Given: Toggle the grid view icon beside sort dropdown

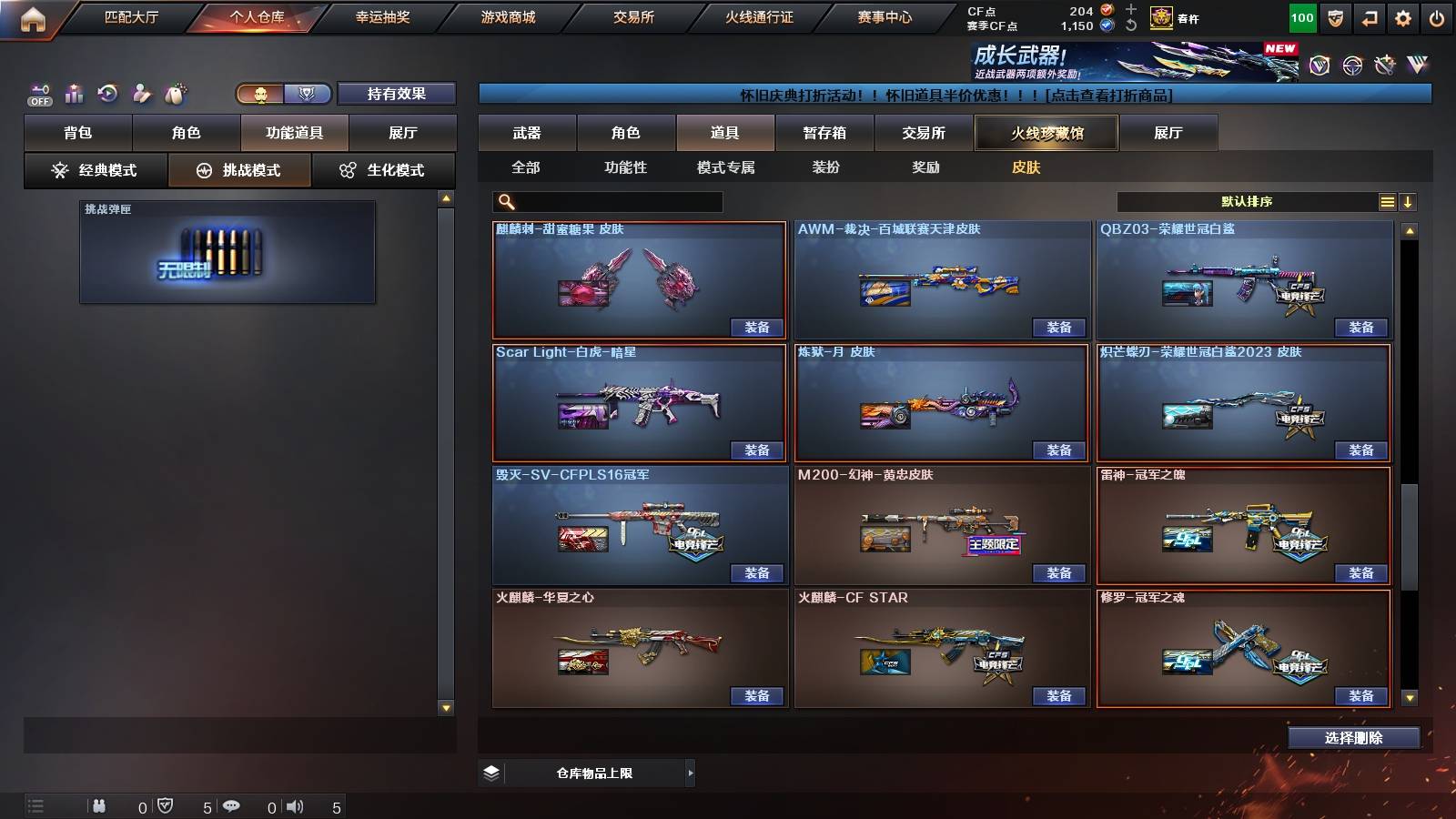Looking at the screenshot, I should [x=1387, y=201].
